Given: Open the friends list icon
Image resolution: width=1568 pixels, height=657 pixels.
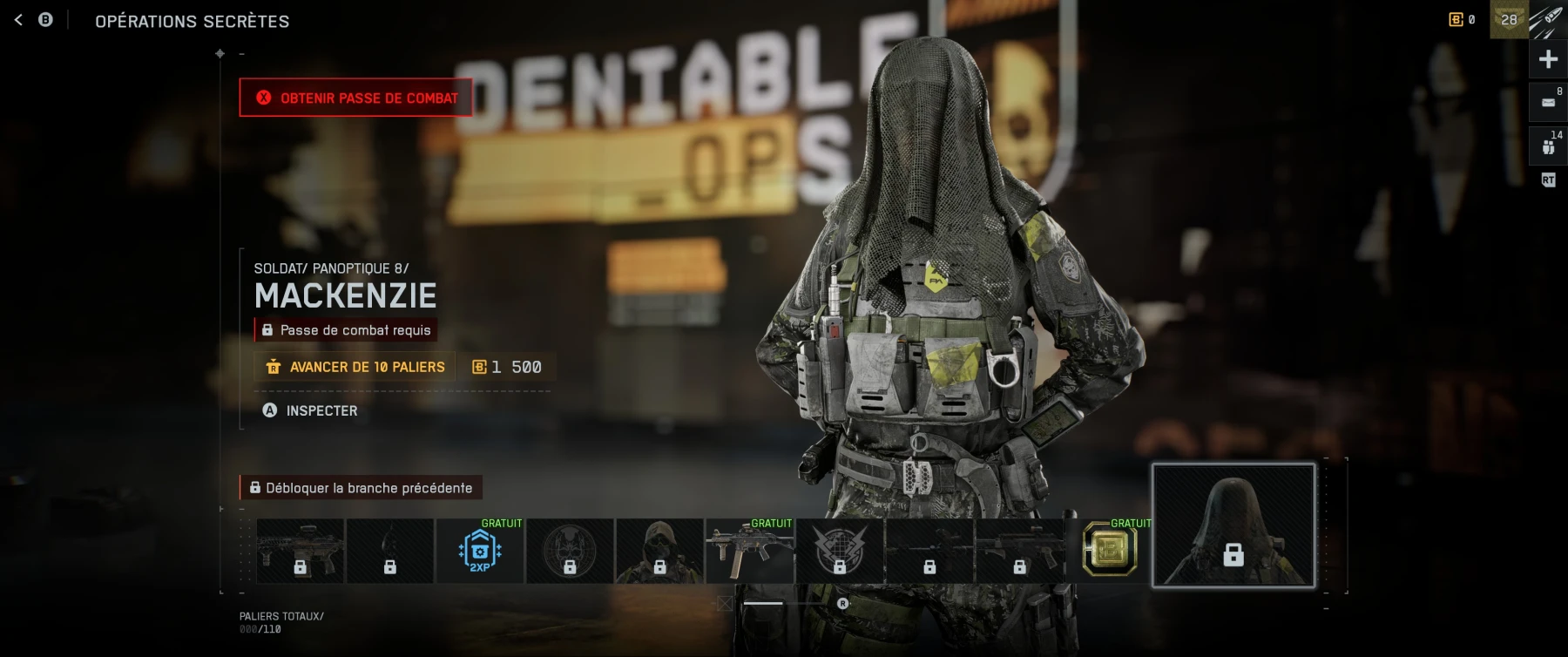Looking at the screenshot, I should point(1548,146).
